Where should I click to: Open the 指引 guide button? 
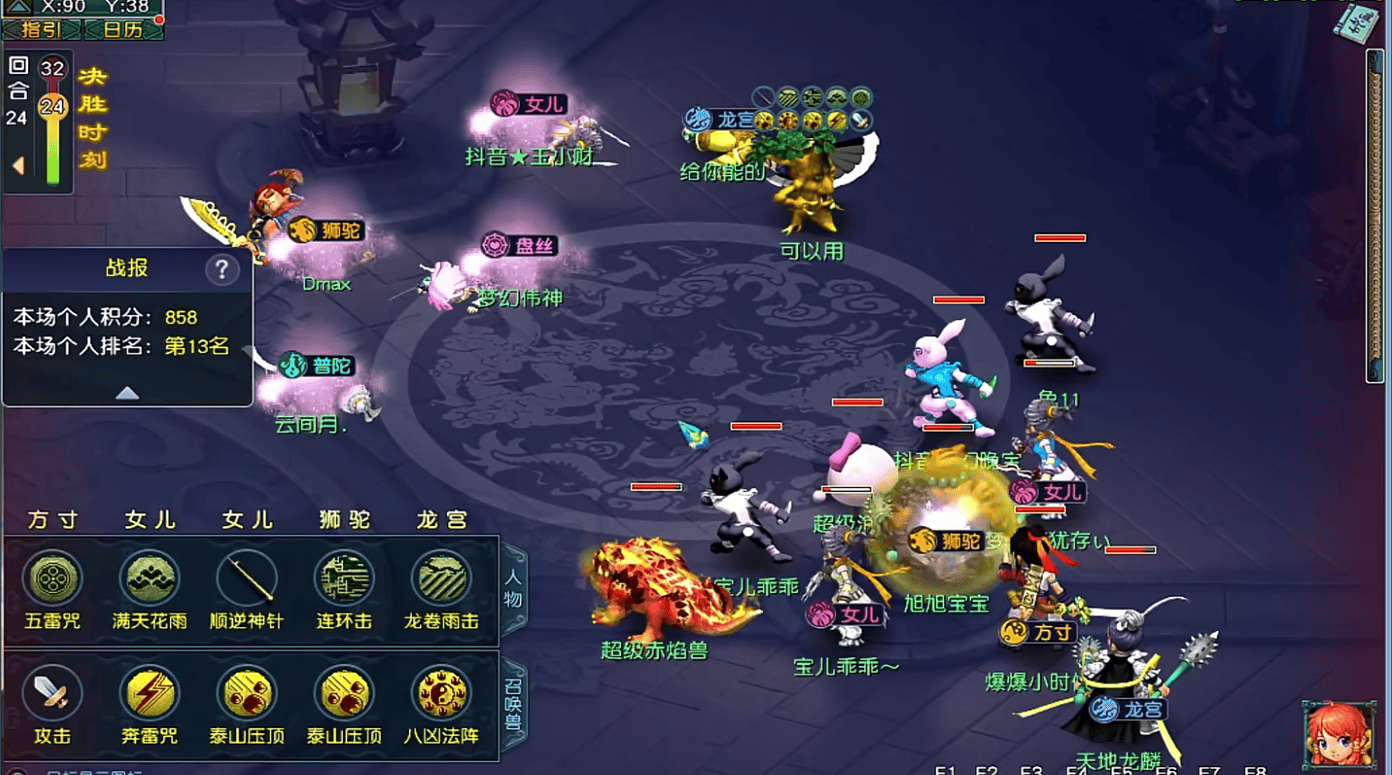[42, 29]
